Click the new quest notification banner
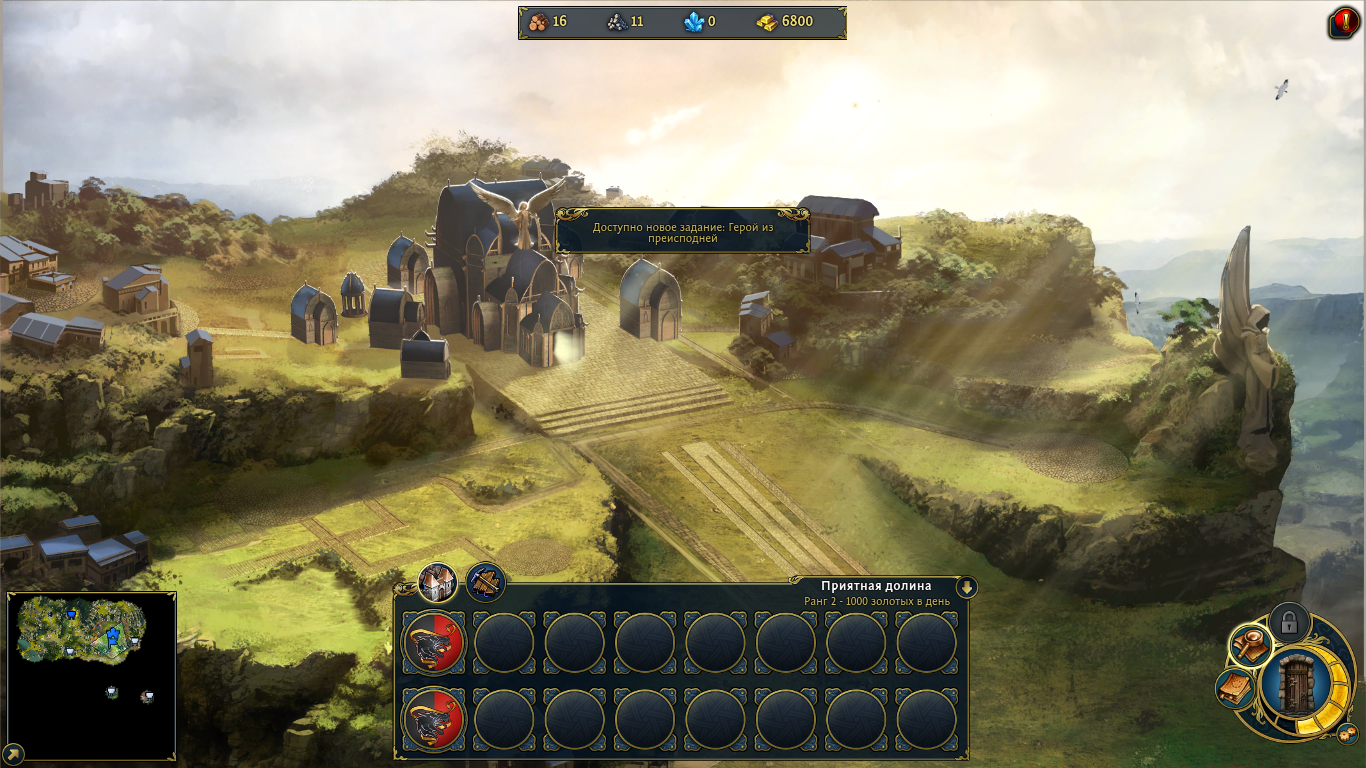The image size is (1366, 768). tap(683, 232)
